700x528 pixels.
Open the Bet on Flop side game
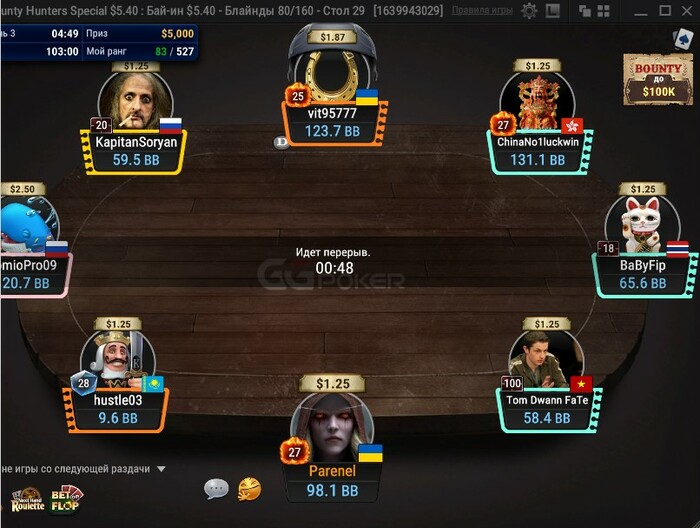[x=66, y=497]
